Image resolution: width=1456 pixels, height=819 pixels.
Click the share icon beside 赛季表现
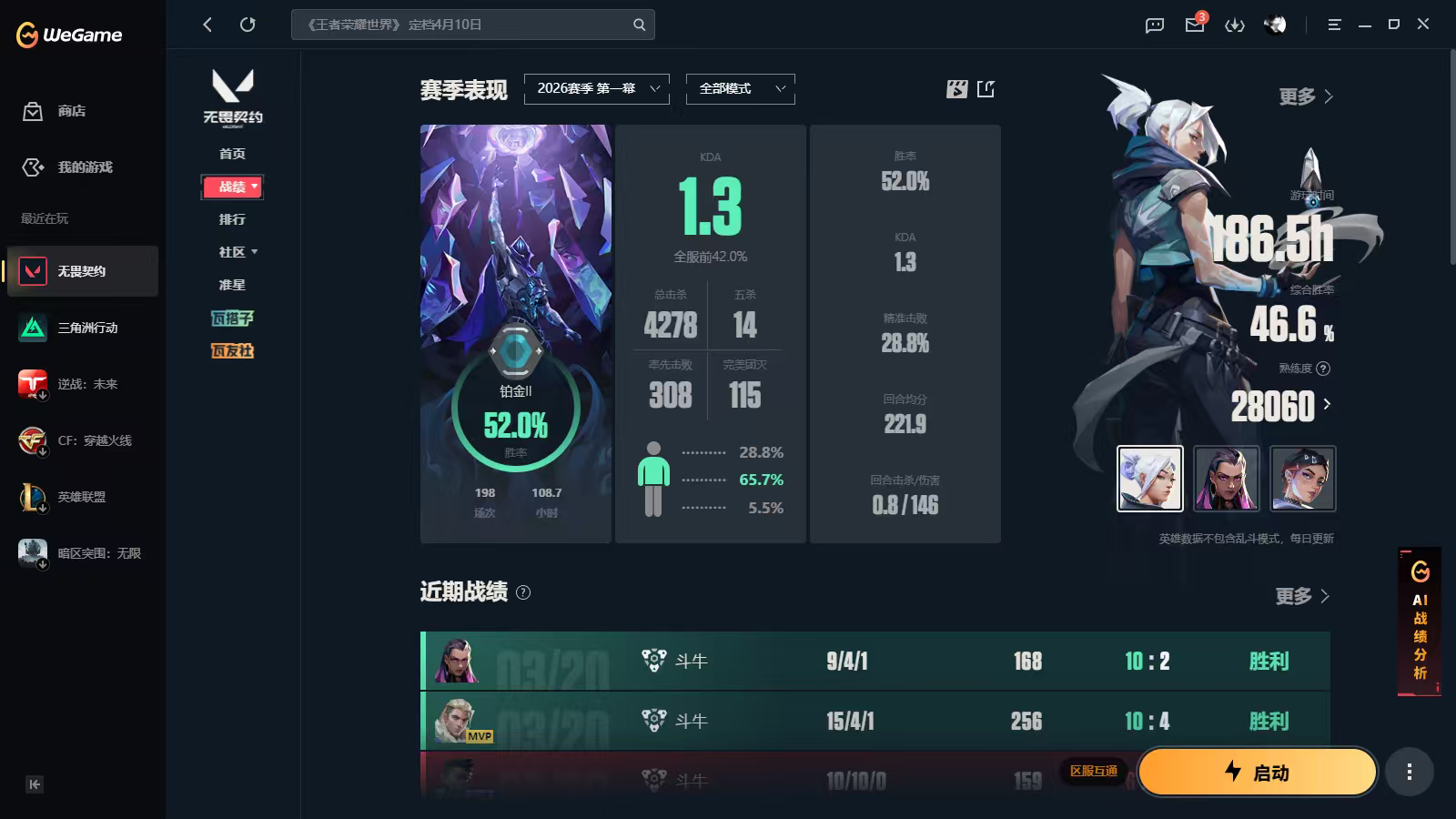[x=986, y=89]
